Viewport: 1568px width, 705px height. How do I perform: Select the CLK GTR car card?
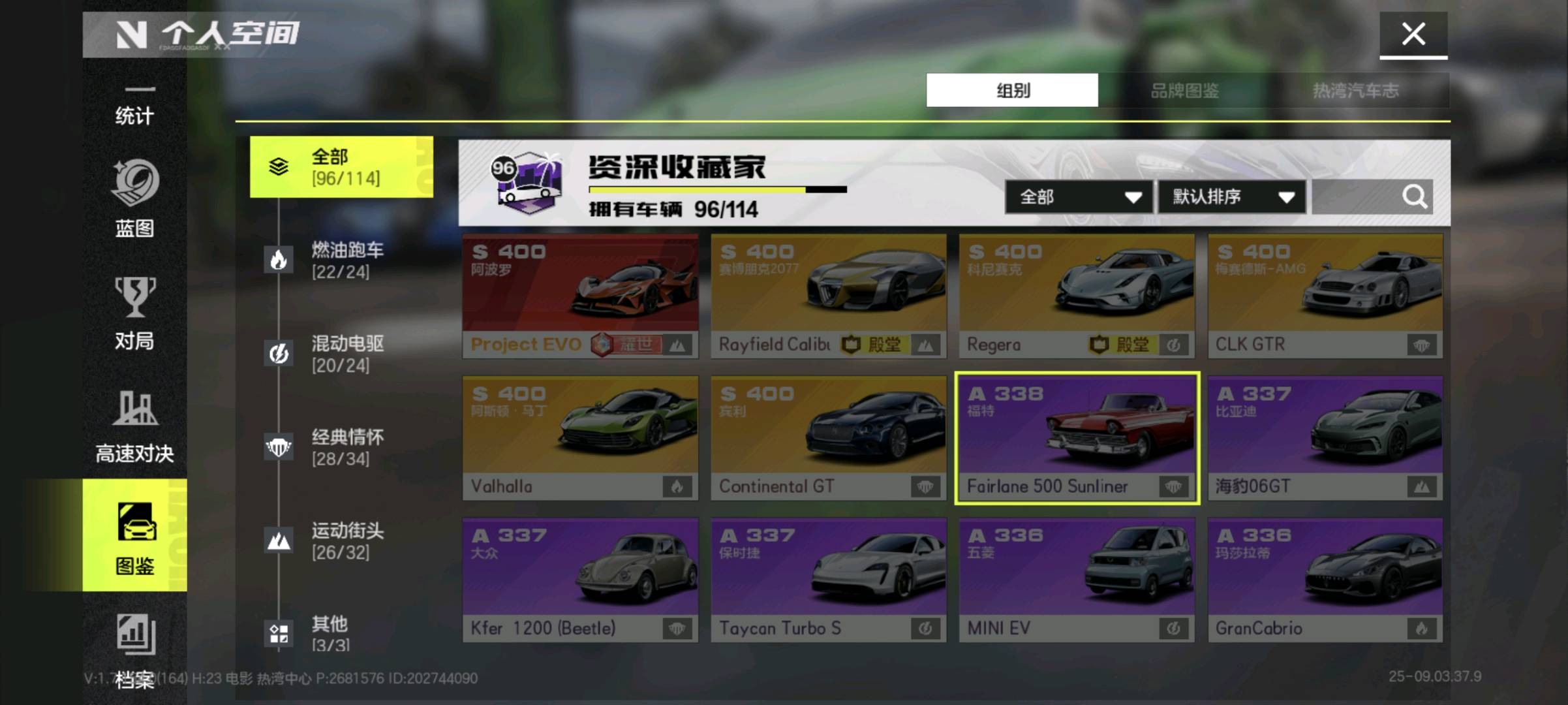(1325, 296)
